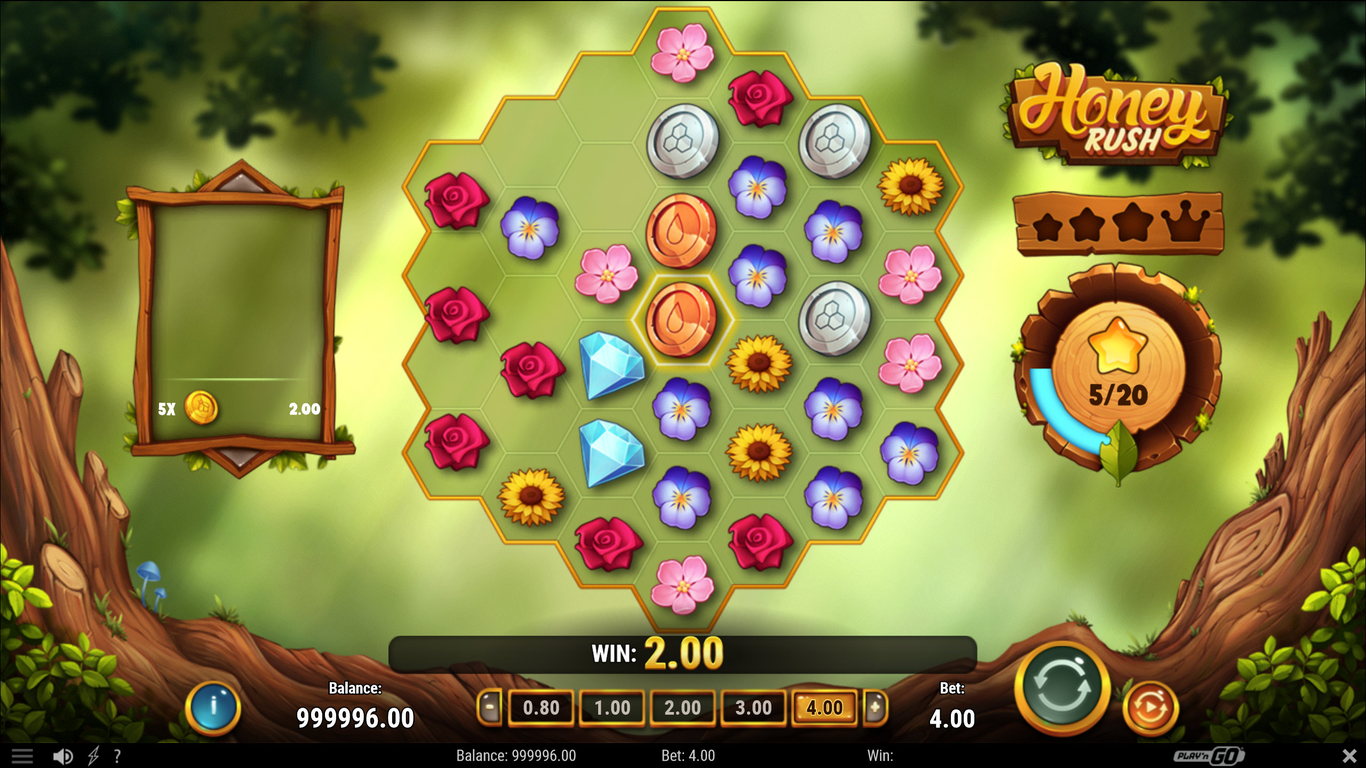Open the blue info paytable button
Screen dimensions: 1366x768
tap(212, 708)
